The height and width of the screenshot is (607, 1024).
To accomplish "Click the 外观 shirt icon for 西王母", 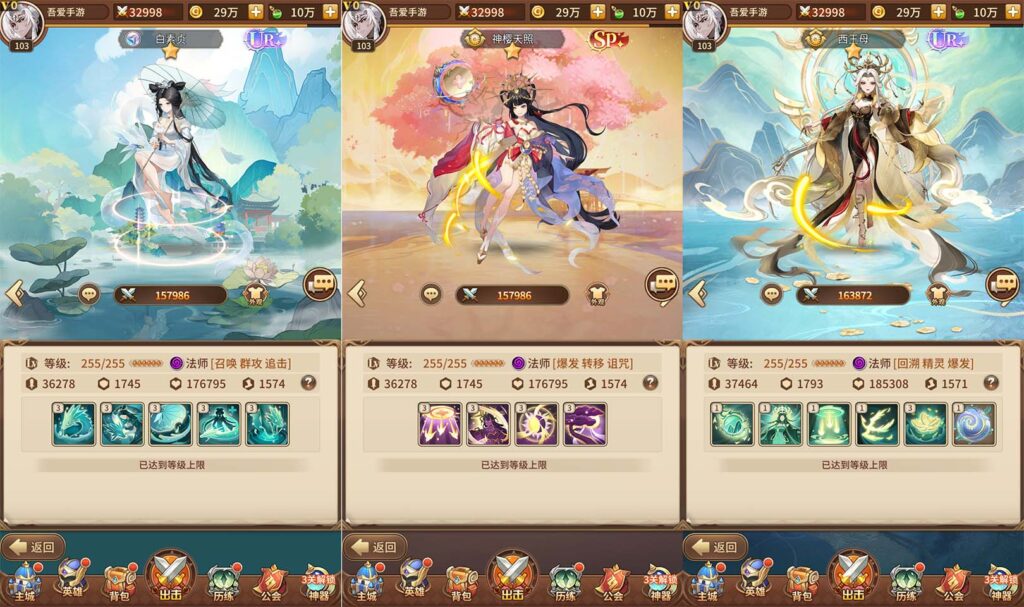I will coord(937,295).
